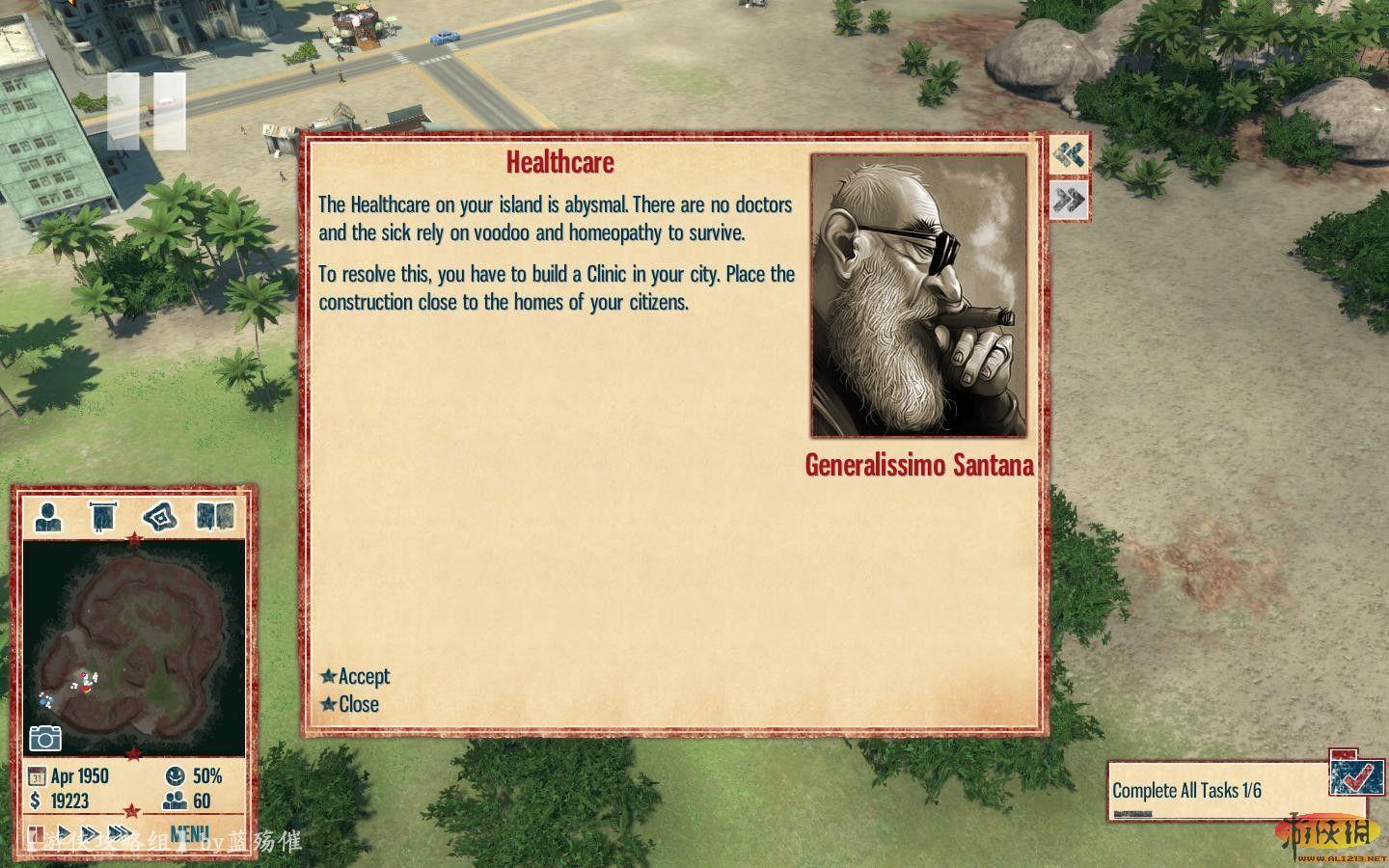Show the island overlay map icon

pos(160,517)
